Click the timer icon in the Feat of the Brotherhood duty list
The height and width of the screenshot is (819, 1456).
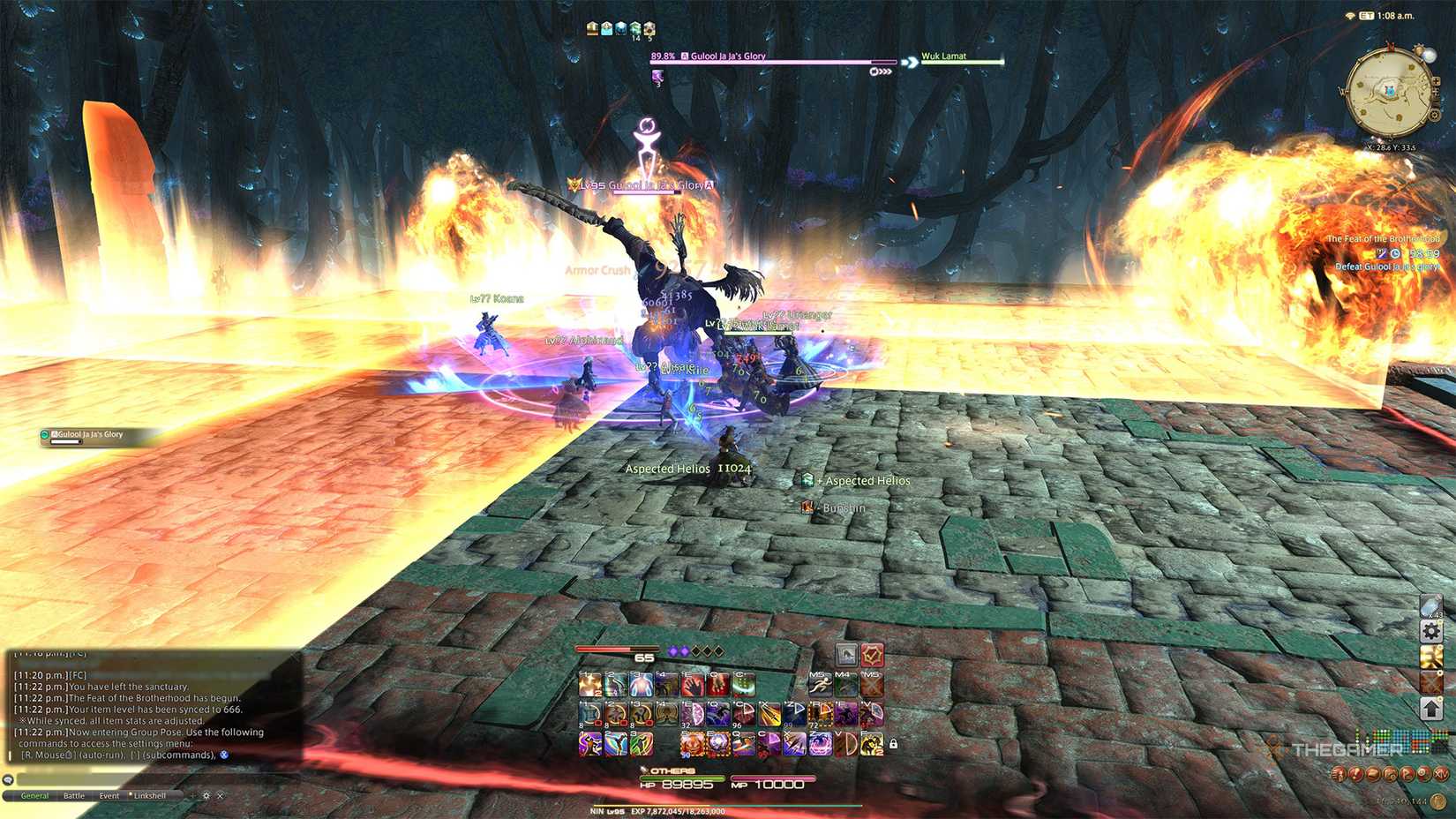(x=1395, y=253)
